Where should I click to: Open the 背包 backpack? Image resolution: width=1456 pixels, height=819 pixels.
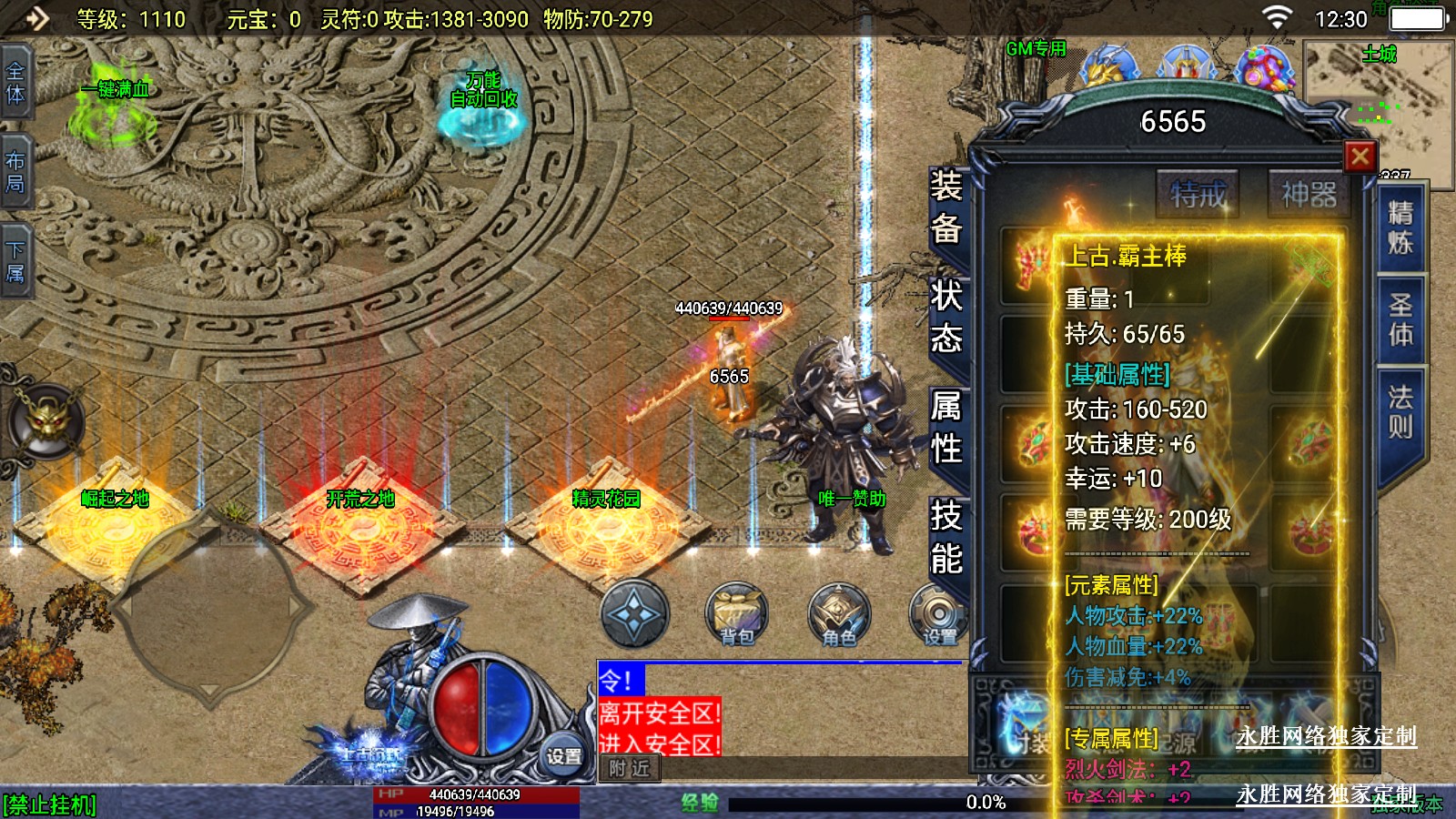(737, 613)
